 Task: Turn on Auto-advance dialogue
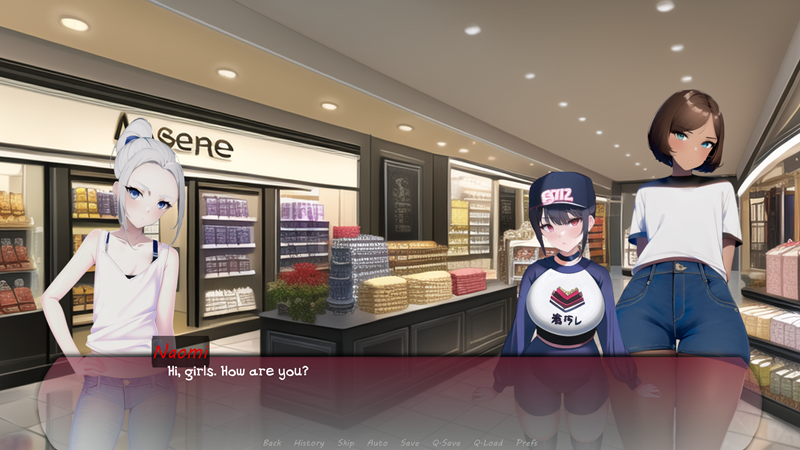point(377,442)
